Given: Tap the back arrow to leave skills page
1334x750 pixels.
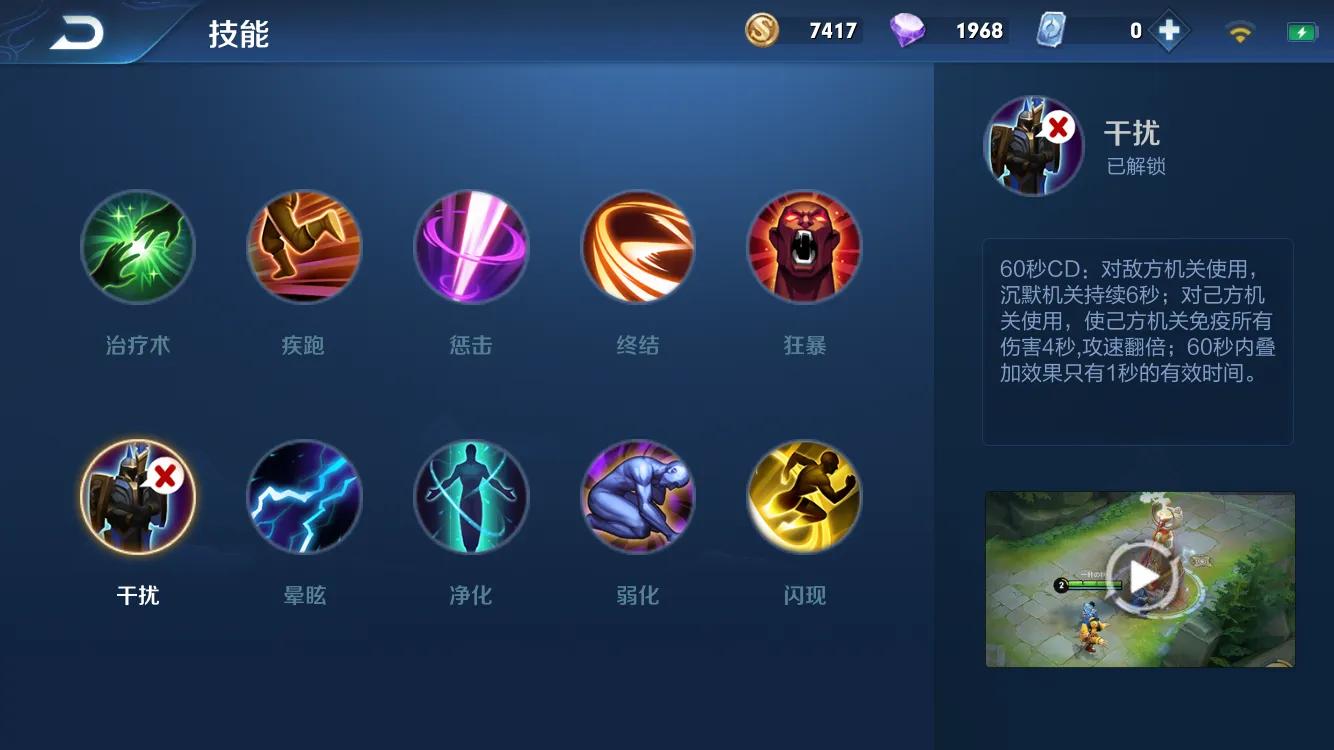Looking at the screenshot, I should click(78, 30).
